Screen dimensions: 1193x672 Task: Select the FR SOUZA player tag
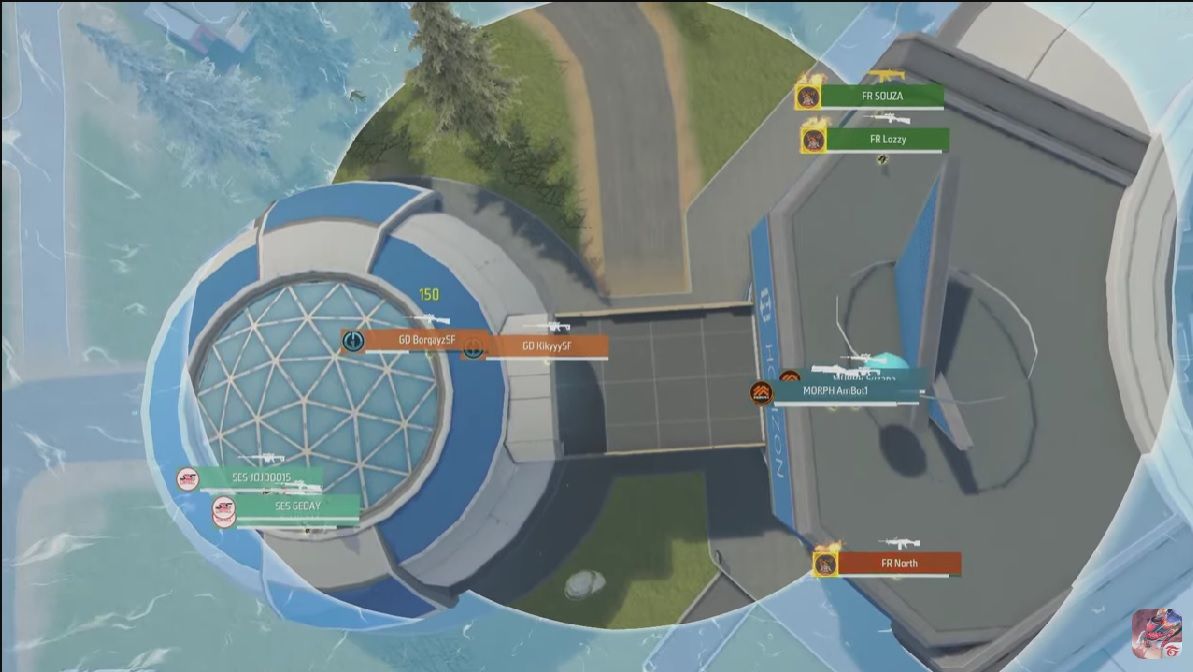(x=881, y=96)
